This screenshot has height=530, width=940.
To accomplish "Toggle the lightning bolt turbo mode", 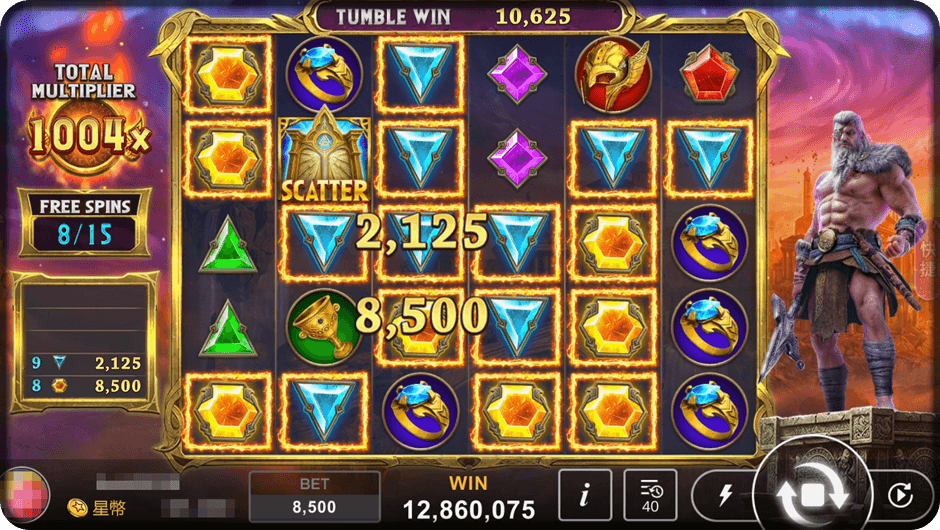I will point(726,495).
